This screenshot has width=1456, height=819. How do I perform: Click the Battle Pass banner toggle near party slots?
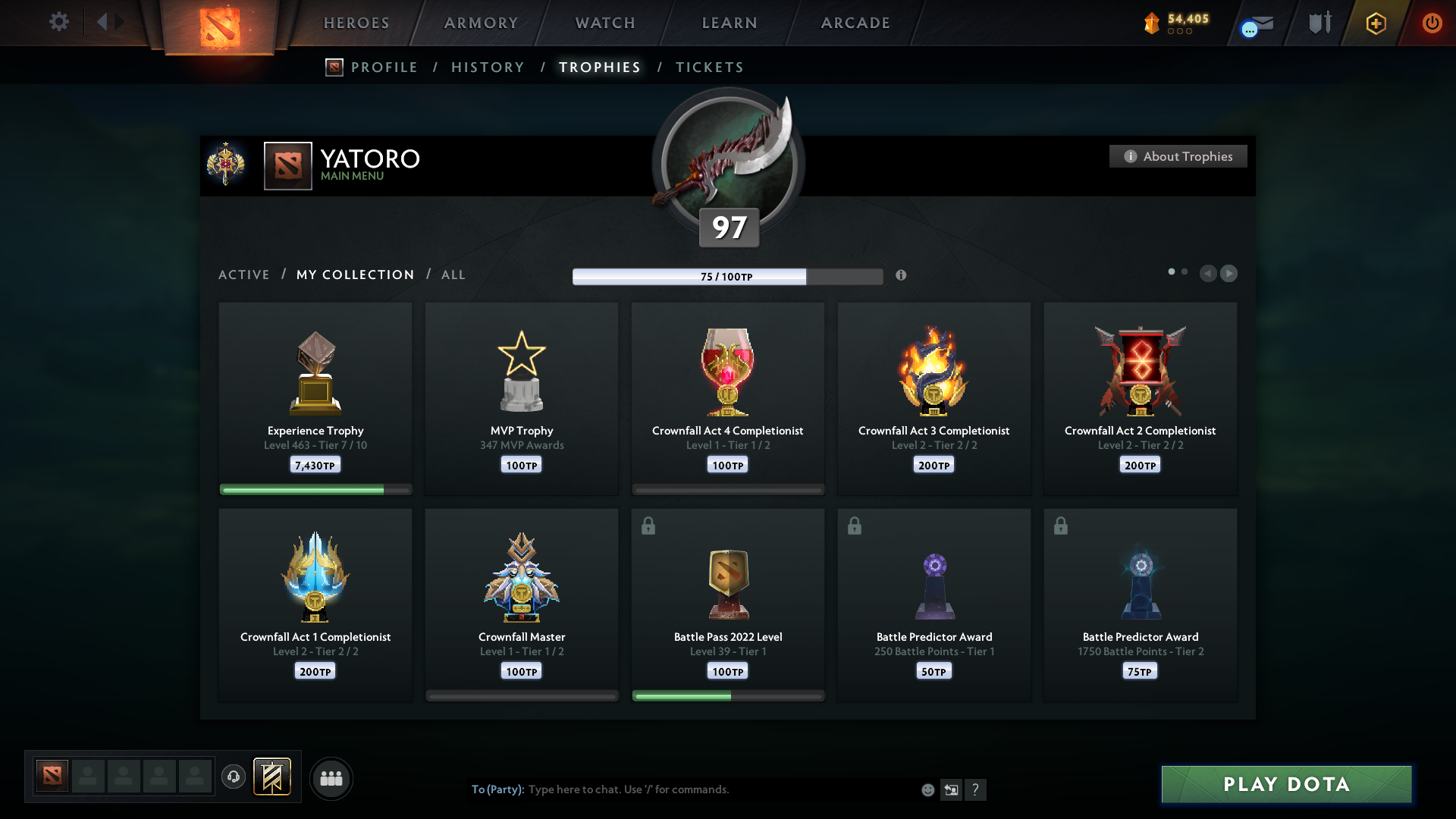click(273, 777)
